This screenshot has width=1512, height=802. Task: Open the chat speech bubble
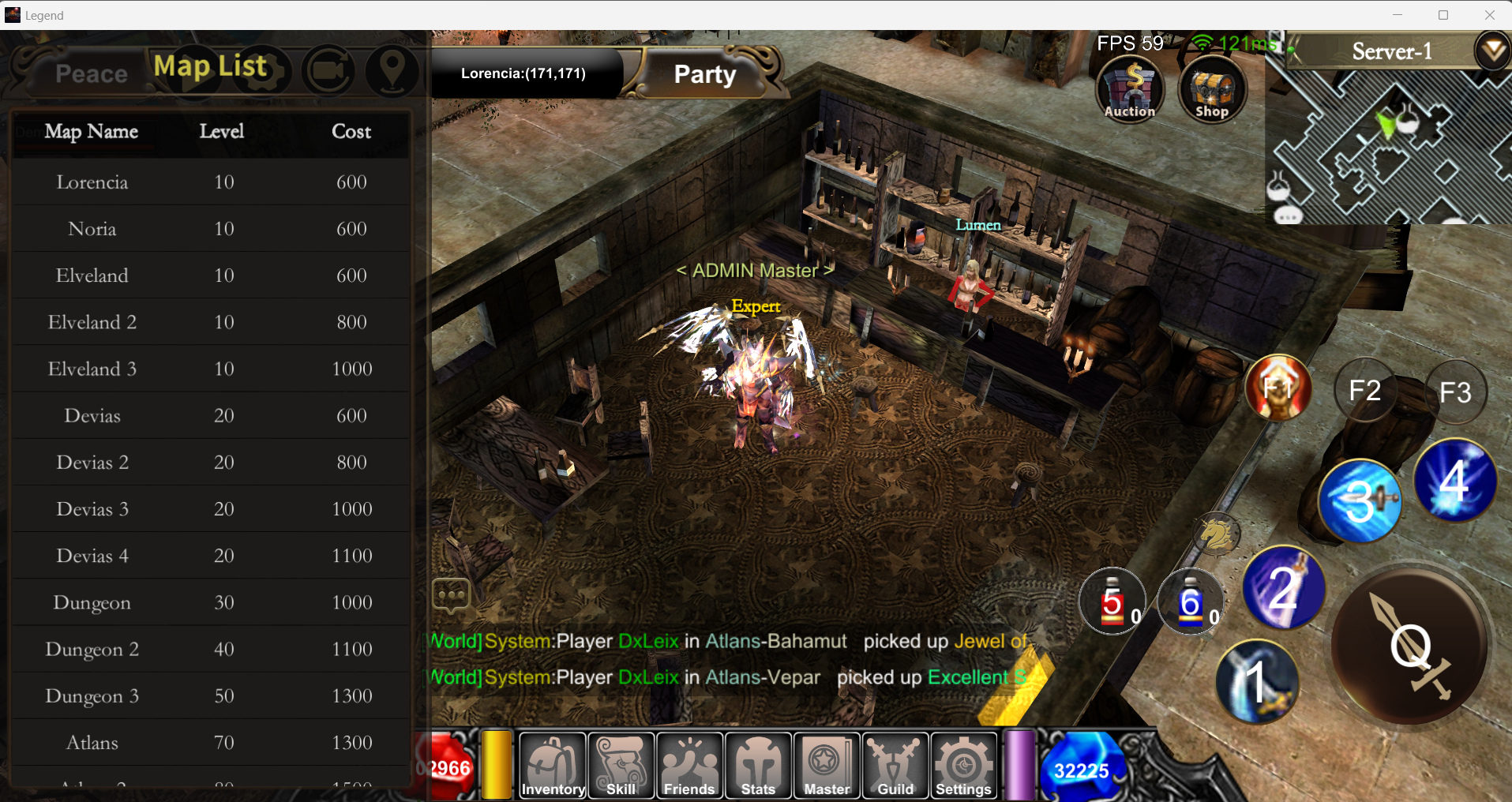[451, 595]
